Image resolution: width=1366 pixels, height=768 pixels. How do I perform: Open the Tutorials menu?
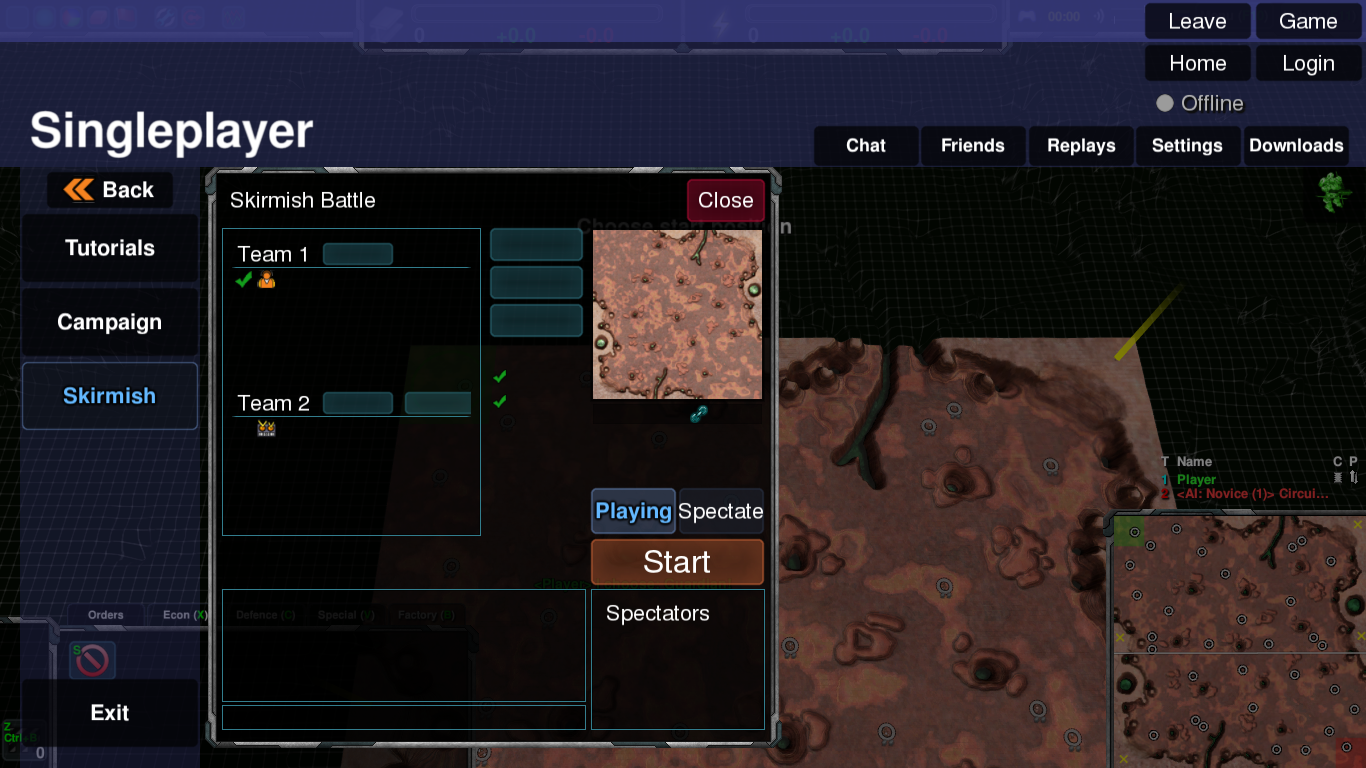coord(109,248)
